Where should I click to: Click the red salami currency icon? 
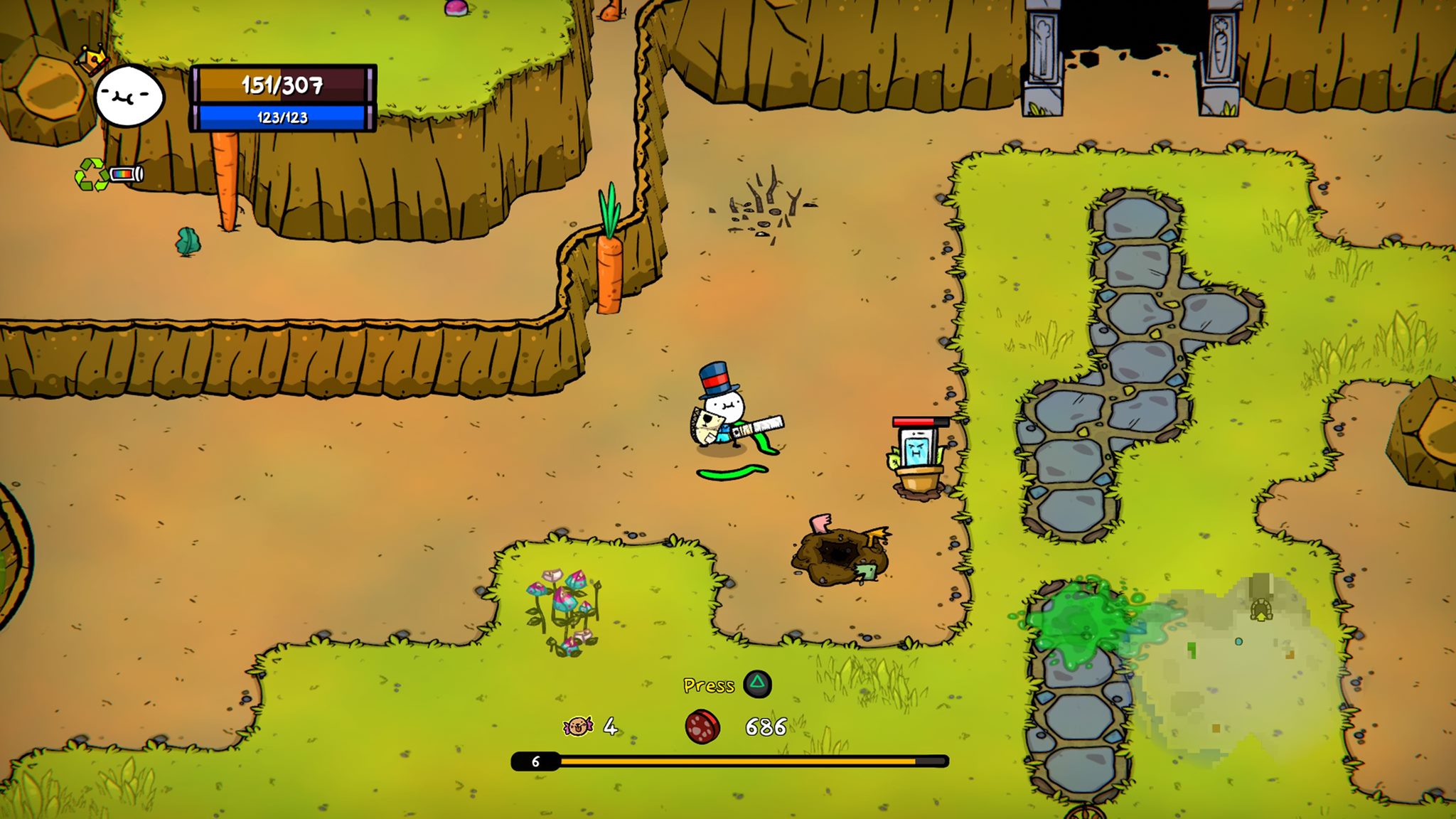point(702,727)
